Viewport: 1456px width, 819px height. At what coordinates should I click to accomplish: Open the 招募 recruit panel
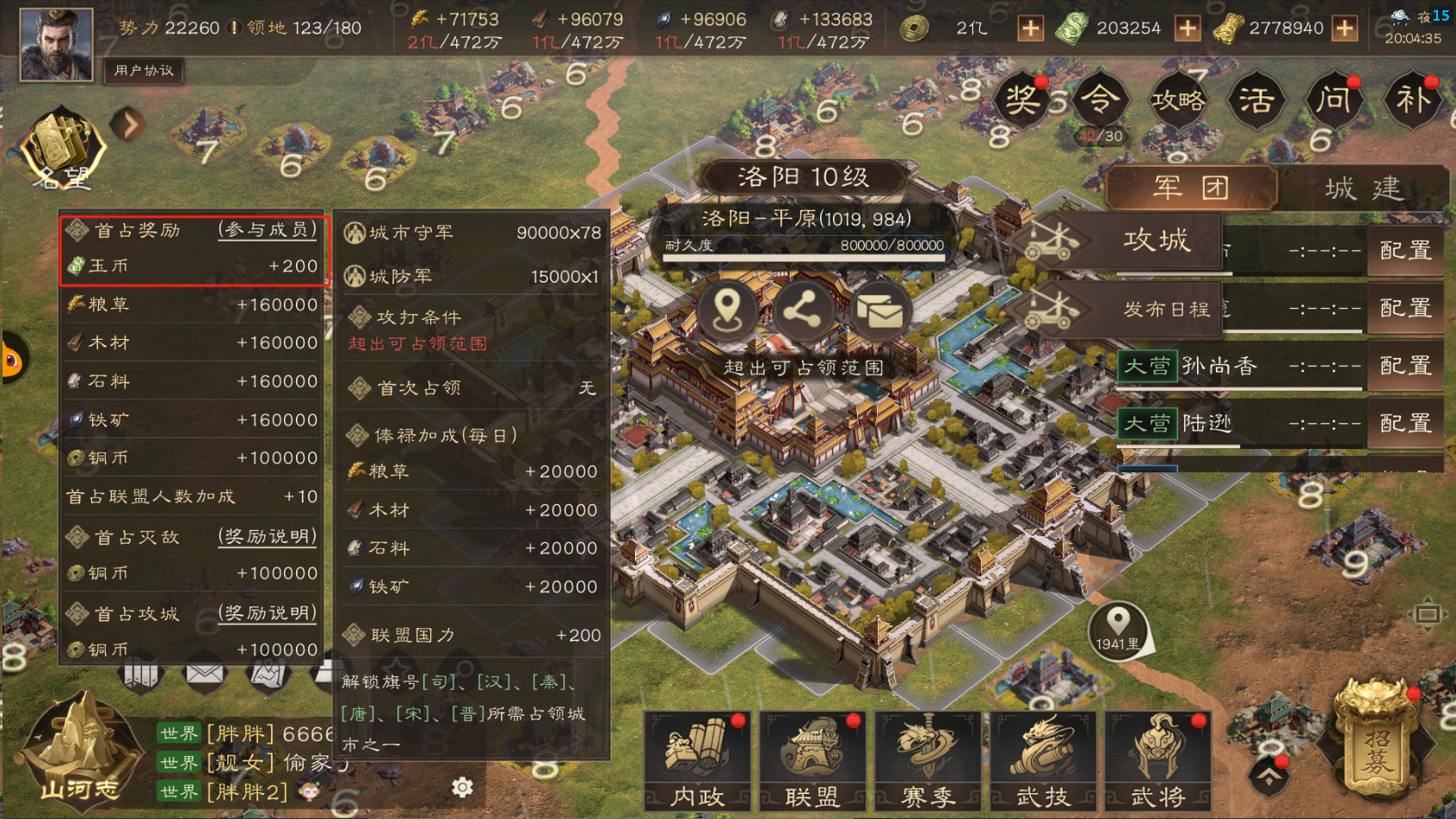[1374, 745]
